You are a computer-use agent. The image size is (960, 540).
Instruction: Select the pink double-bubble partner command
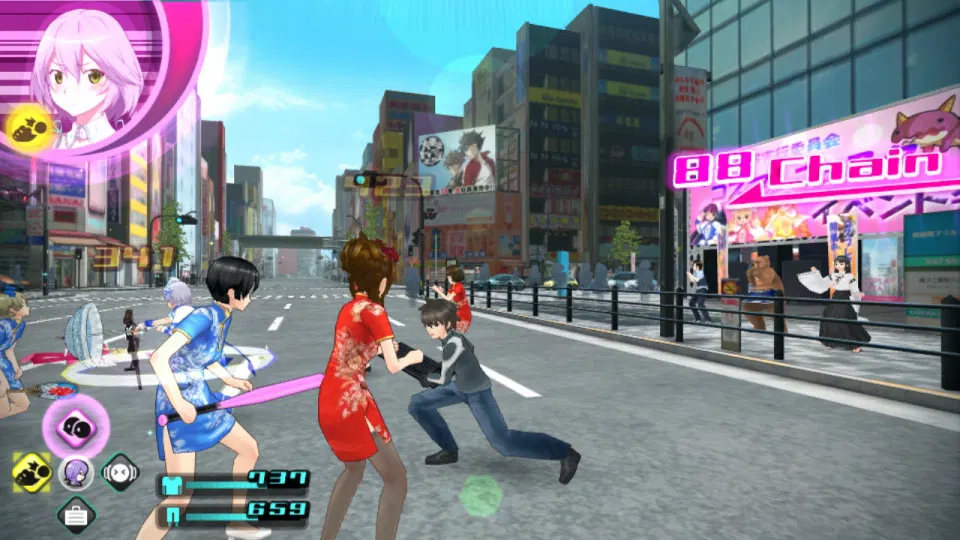click(76, 425)
